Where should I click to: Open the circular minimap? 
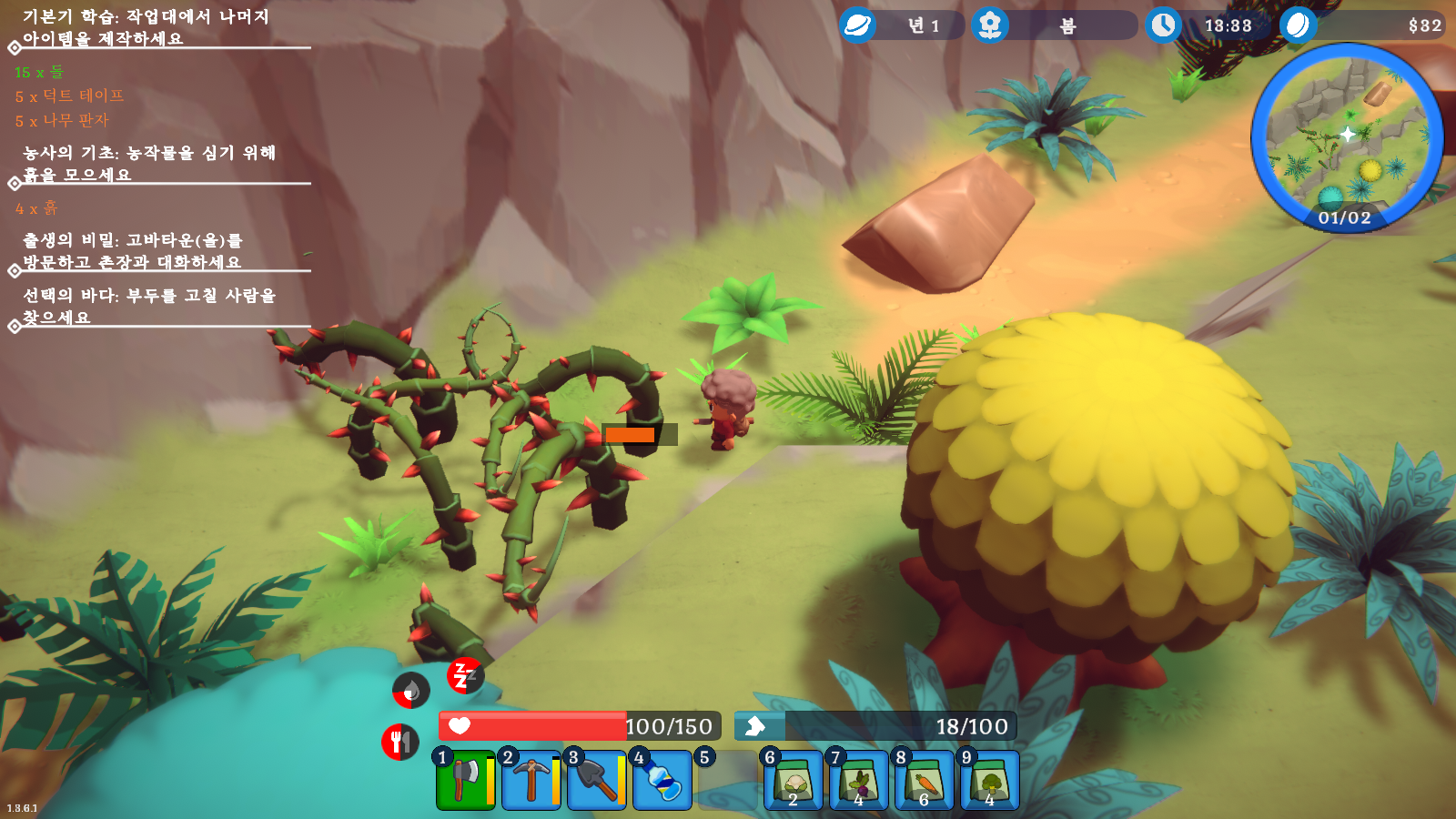pos(1346,137)
